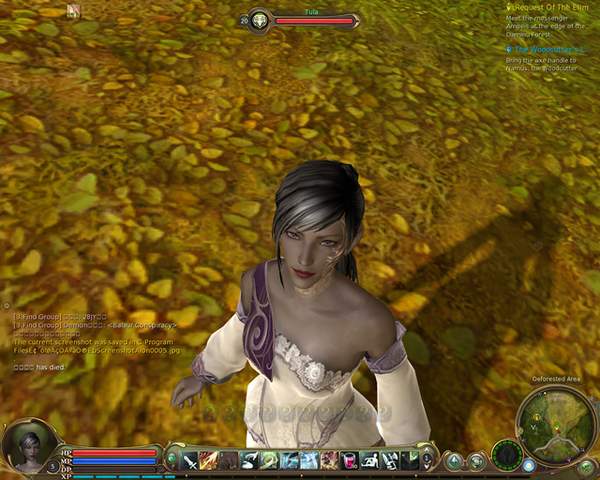Screen dimensions: 600x480
Task: Click the buff icon in top-left corner
Action: click(x=73, y=11)
